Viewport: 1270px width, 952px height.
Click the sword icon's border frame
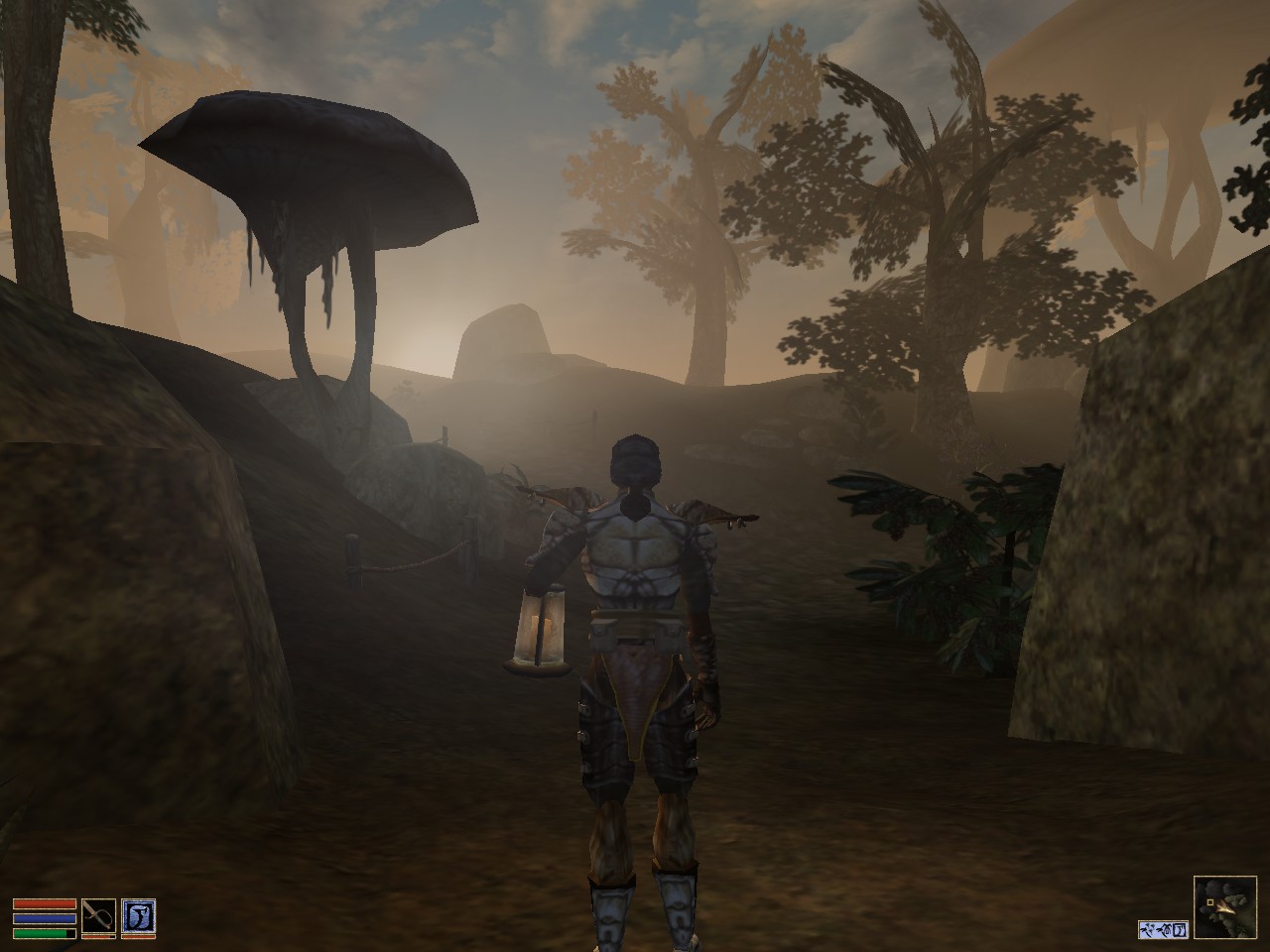(x=98, y=898)
